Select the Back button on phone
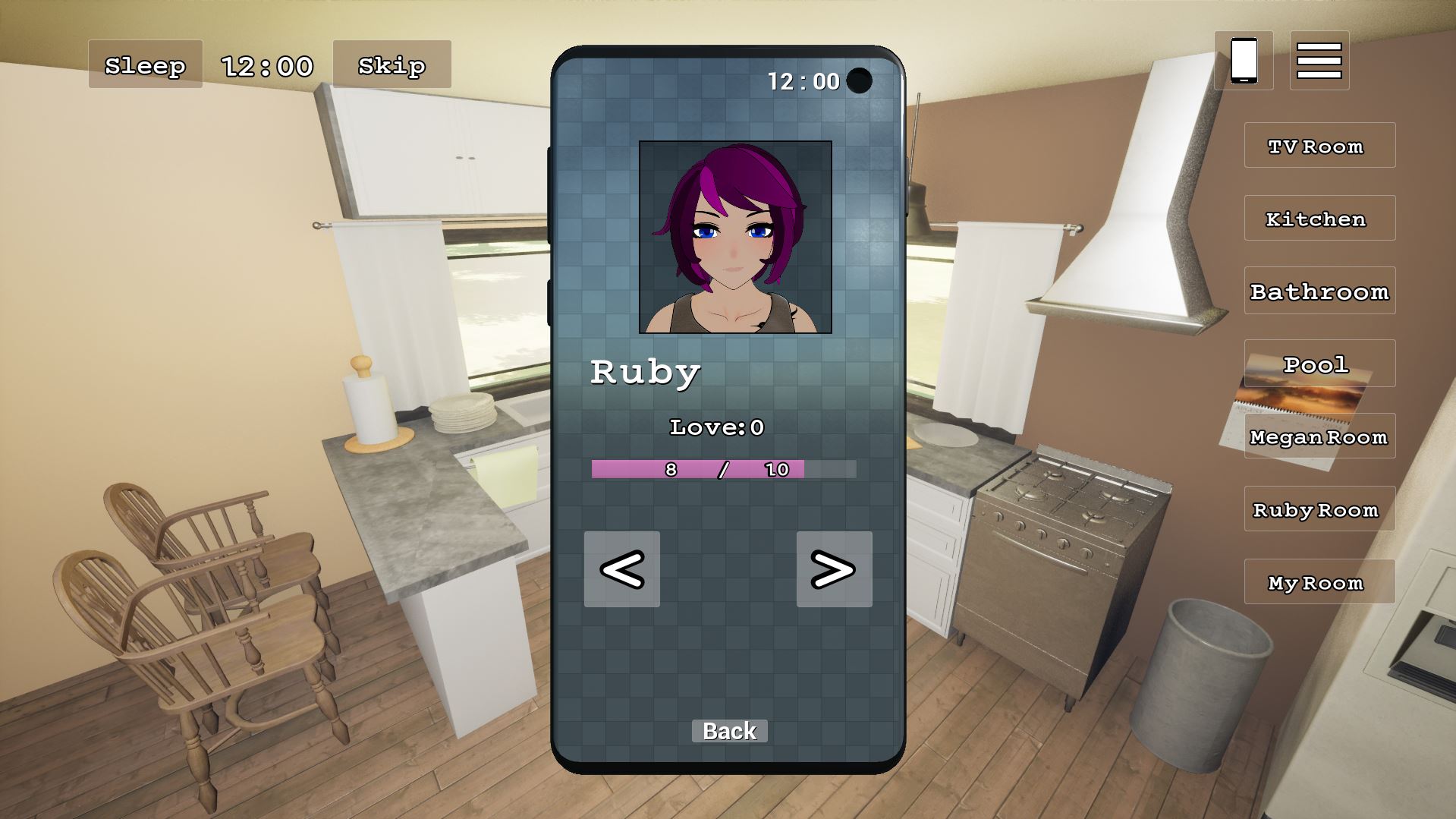Viewport: 1456px width, 819px height. point(729,731)
